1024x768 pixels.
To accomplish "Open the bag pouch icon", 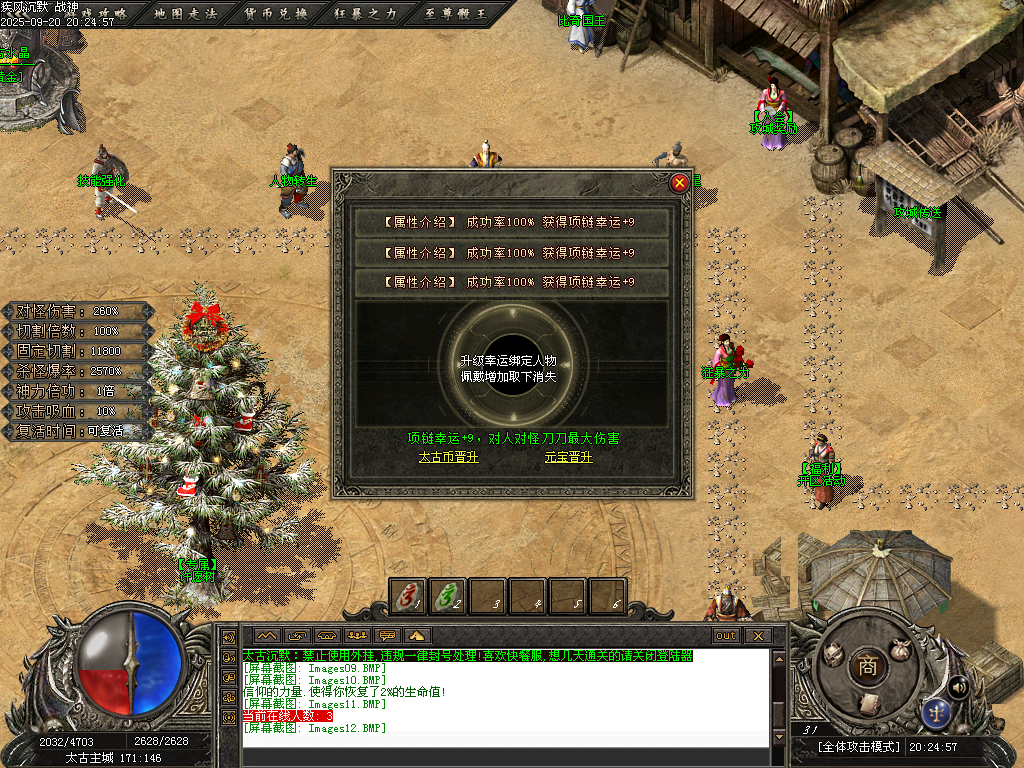I will coord(901,648).
